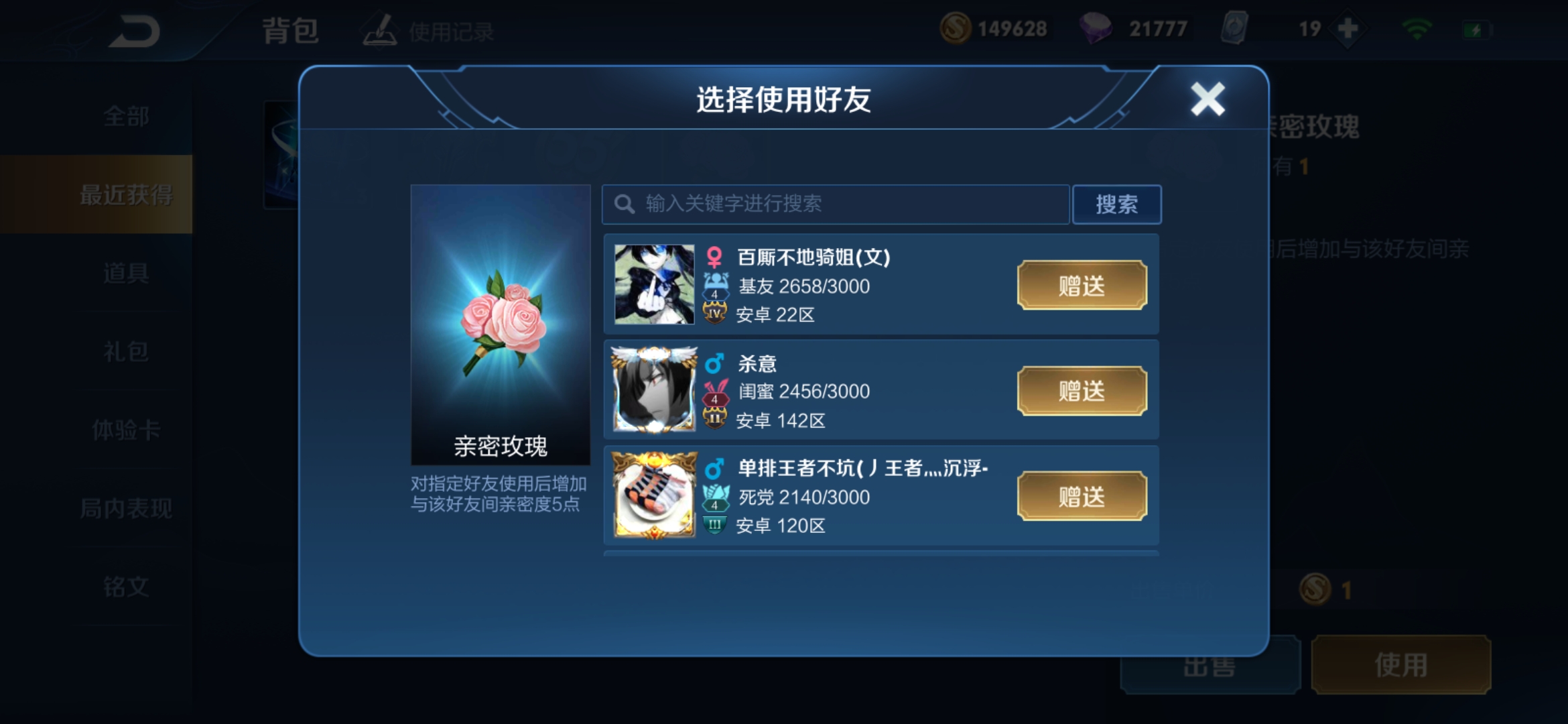The height and width of the screenshot is (724, 1568).
Task: Click the gold coin balance icon
Action: point(957,28)
